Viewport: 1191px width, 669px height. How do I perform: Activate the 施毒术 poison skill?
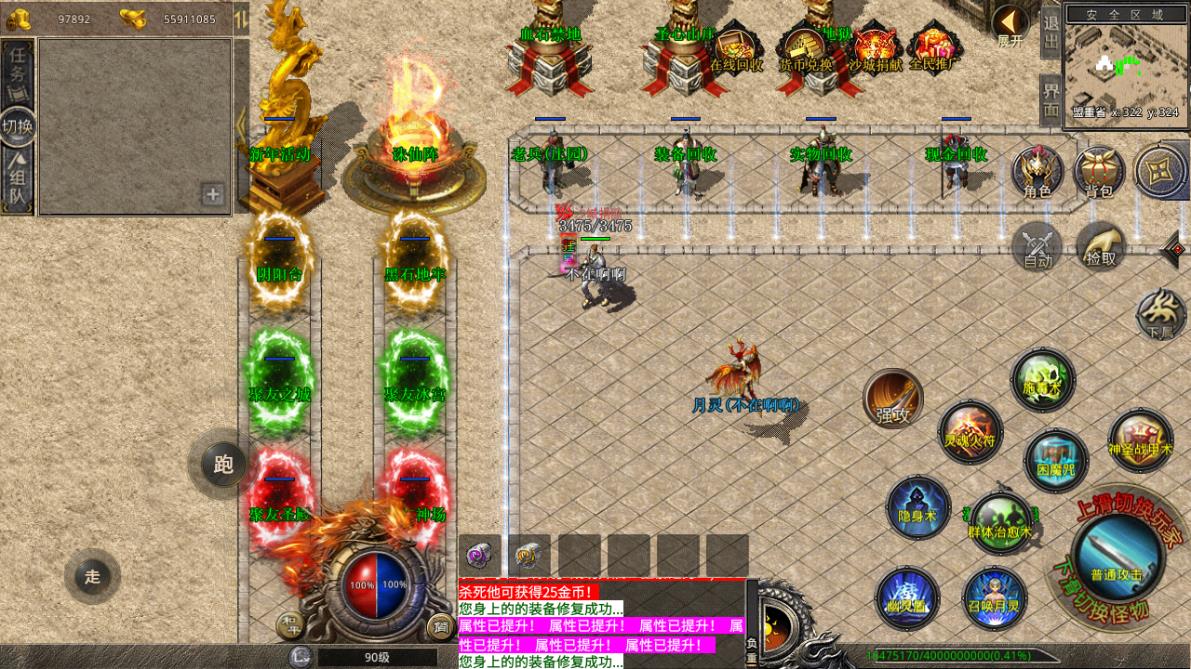click(x=1042, y=377)
